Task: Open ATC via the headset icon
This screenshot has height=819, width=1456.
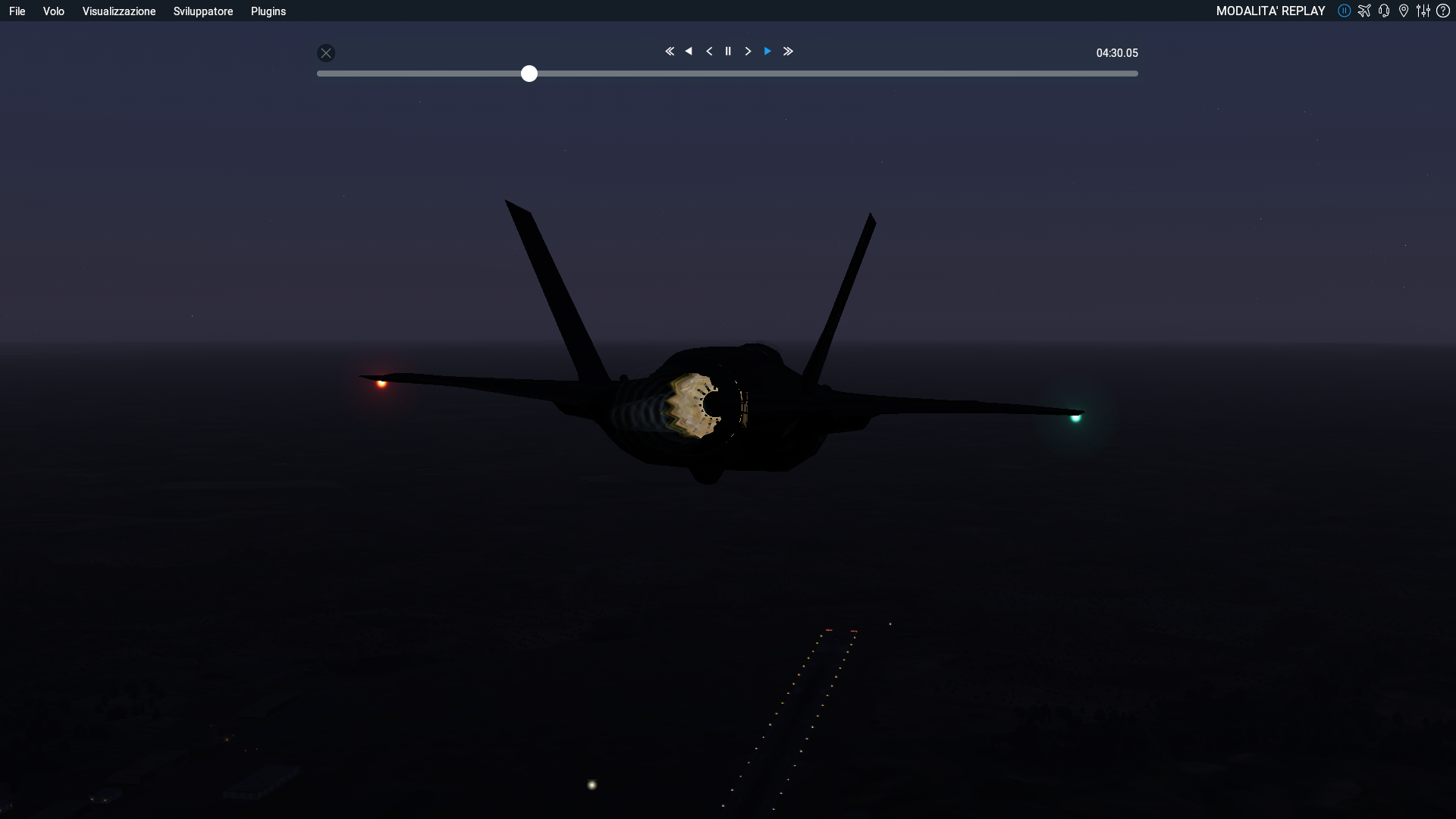Action: tap(1384, 11)
